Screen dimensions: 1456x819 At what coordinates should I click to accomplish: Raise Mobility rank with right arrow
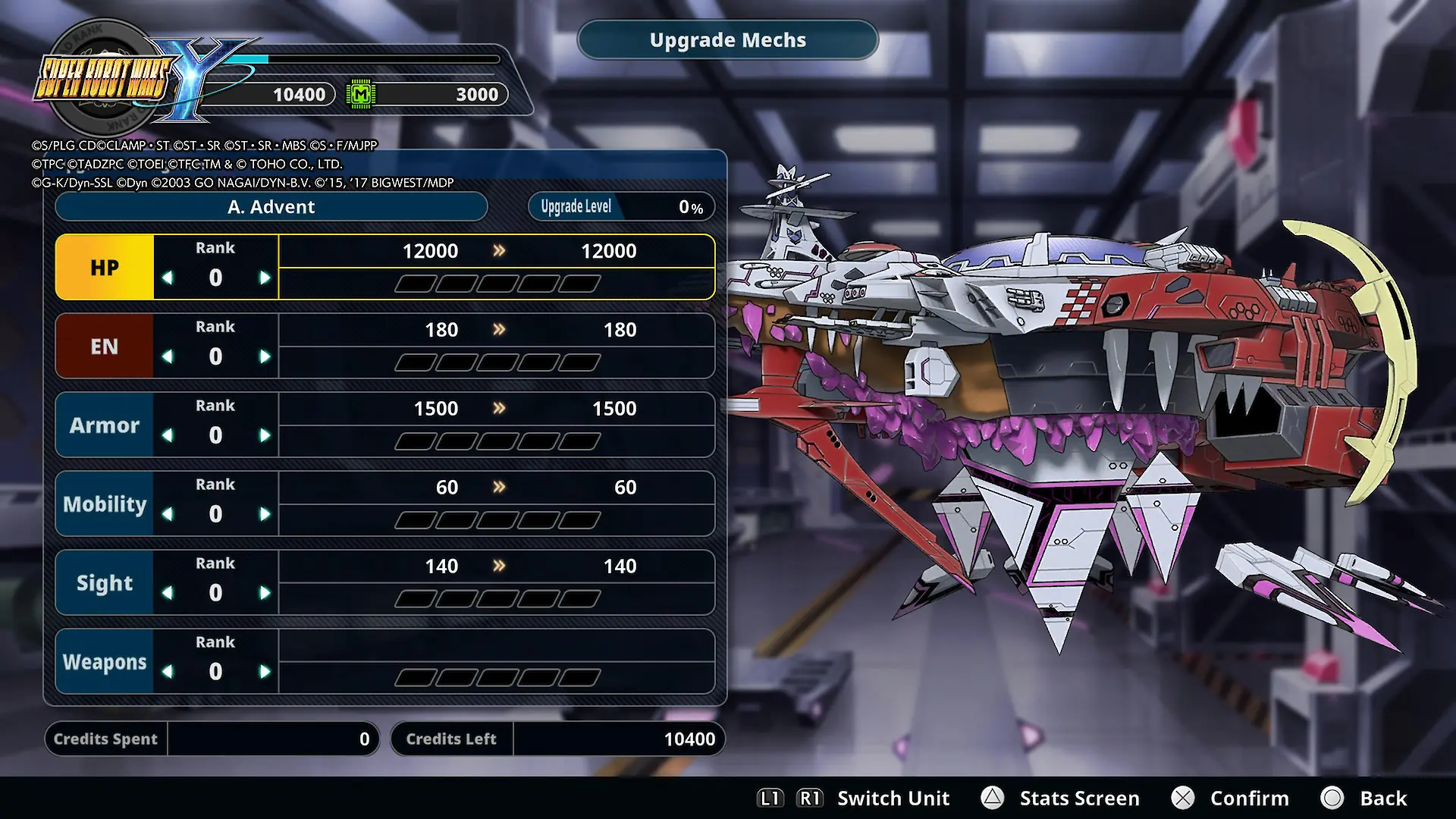(265, 515)
